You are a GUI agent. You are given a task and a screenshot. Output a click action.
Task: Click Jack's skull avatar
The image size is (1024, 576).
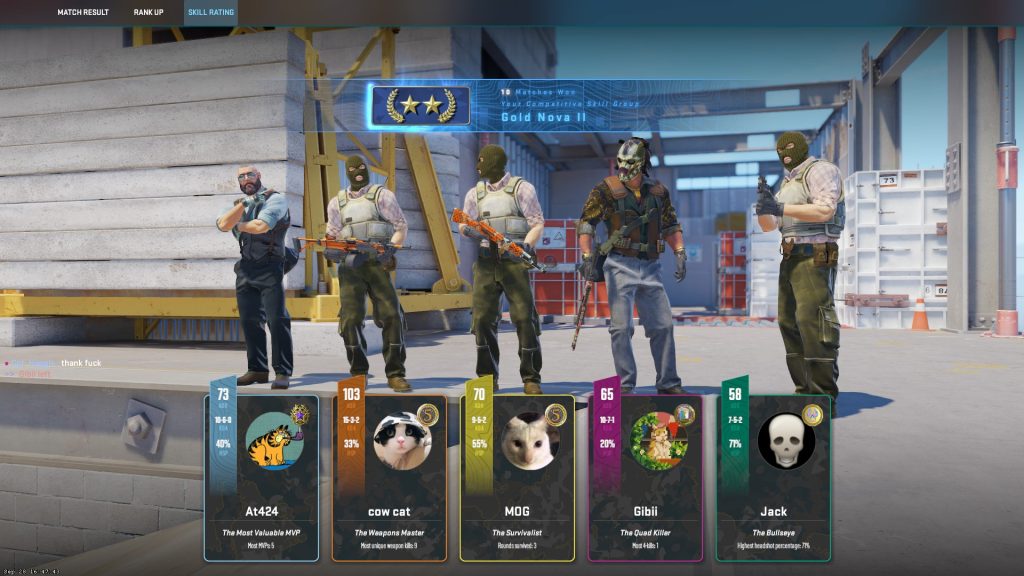785,442
